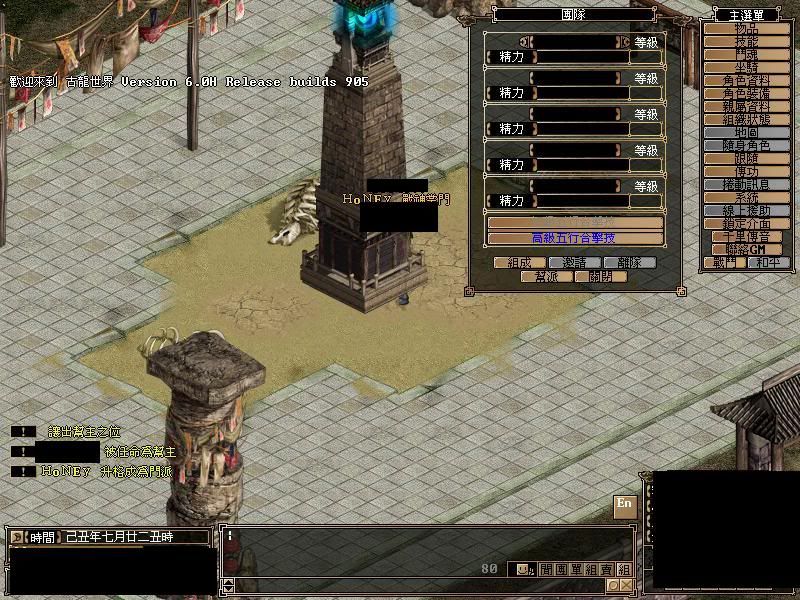Select 高級五行合擊技 combo skill bar
This screenshot has width=800, height=600.
coord(574,238)
